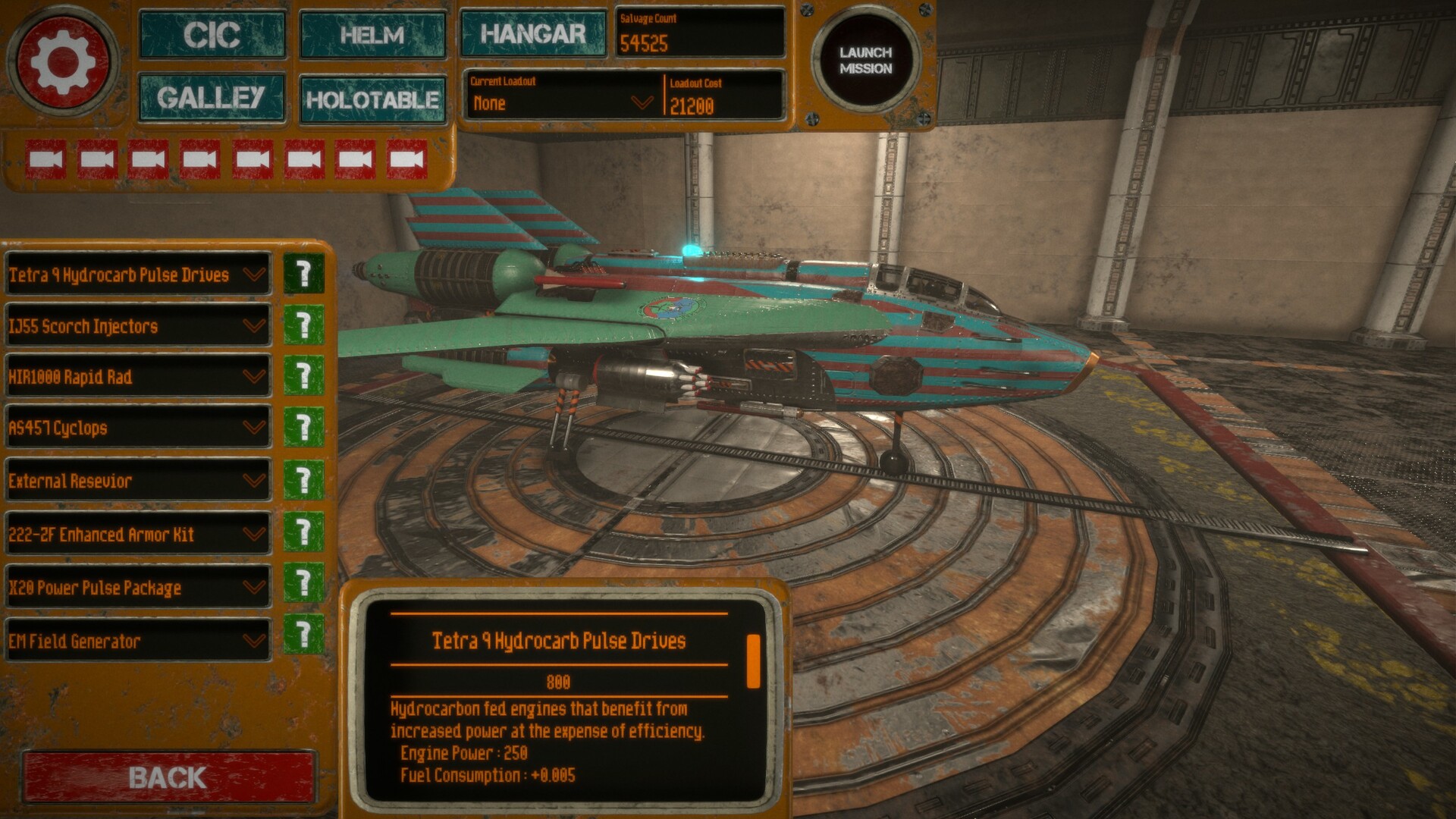This screenshot has width=1456, height=819.
Task: Click the BACK button
Action: (x=168, y=777)
